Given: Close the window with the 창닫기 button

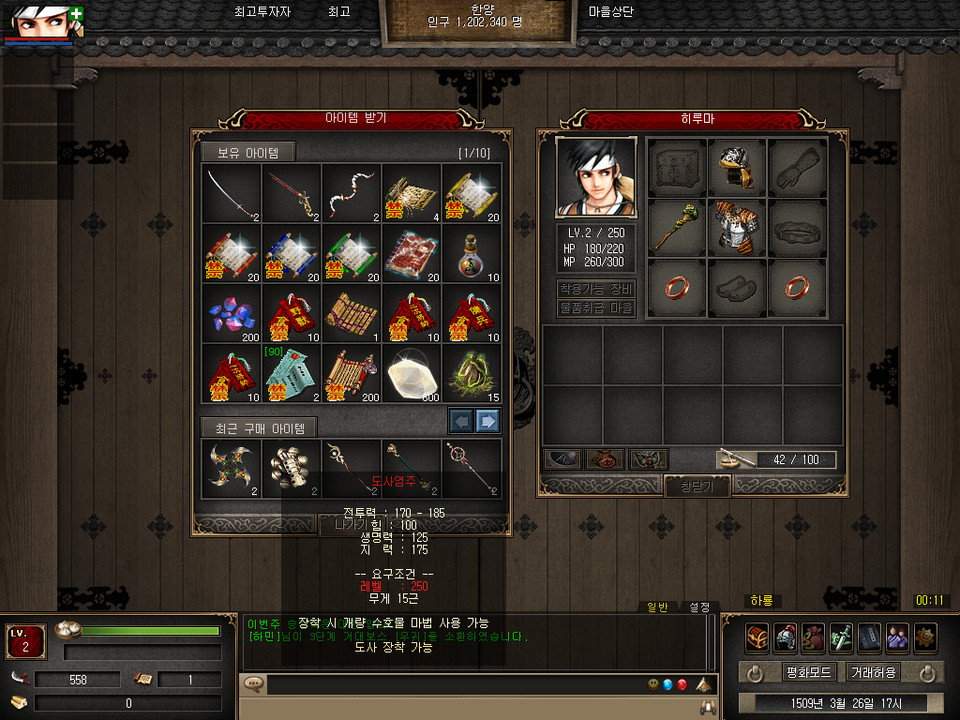Looking at the screenshot, I should pyautogui.click(x=697, y=486).
